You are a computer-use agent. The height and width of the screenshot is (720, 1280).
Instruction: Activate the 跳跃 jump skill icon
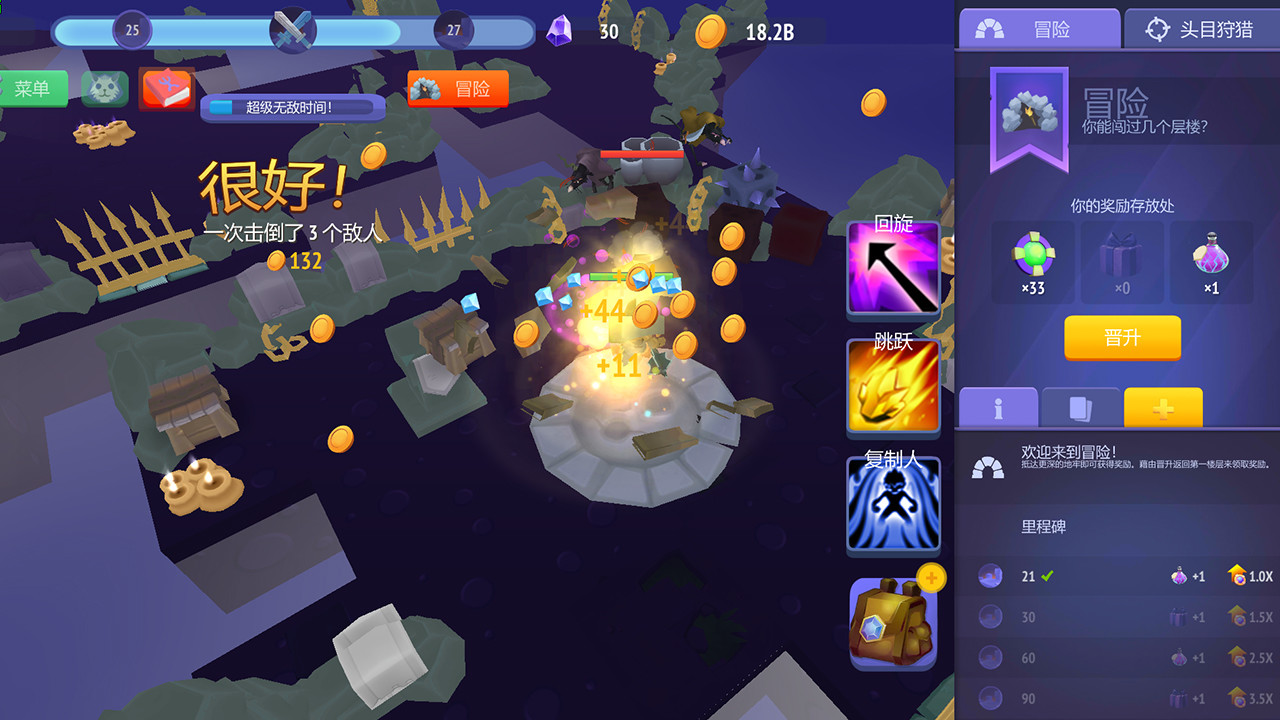pyautogui.click(x=893, y=387)
